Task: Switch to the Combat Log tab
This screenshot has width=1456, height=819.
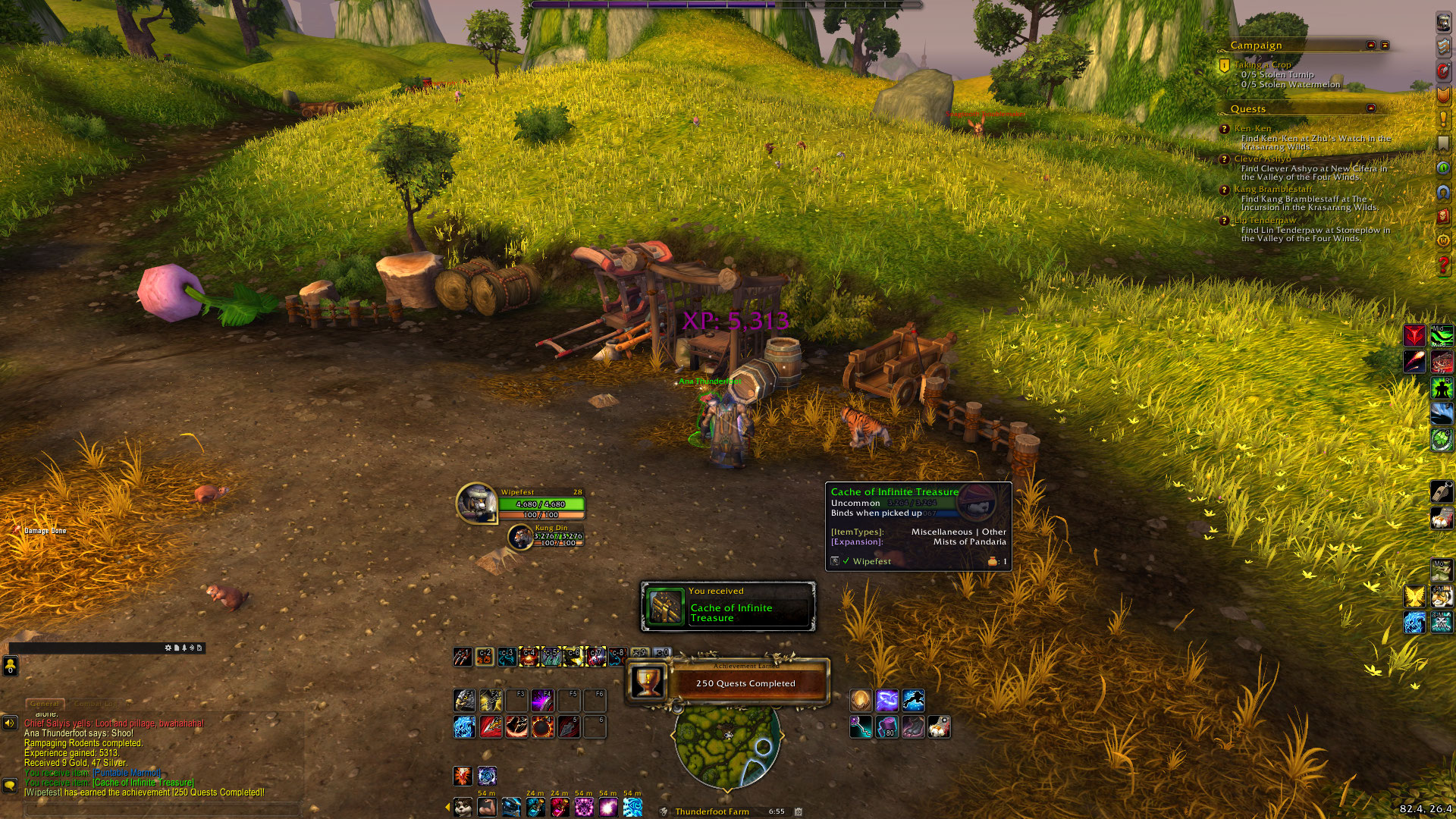Action: (x=95, y=704)
